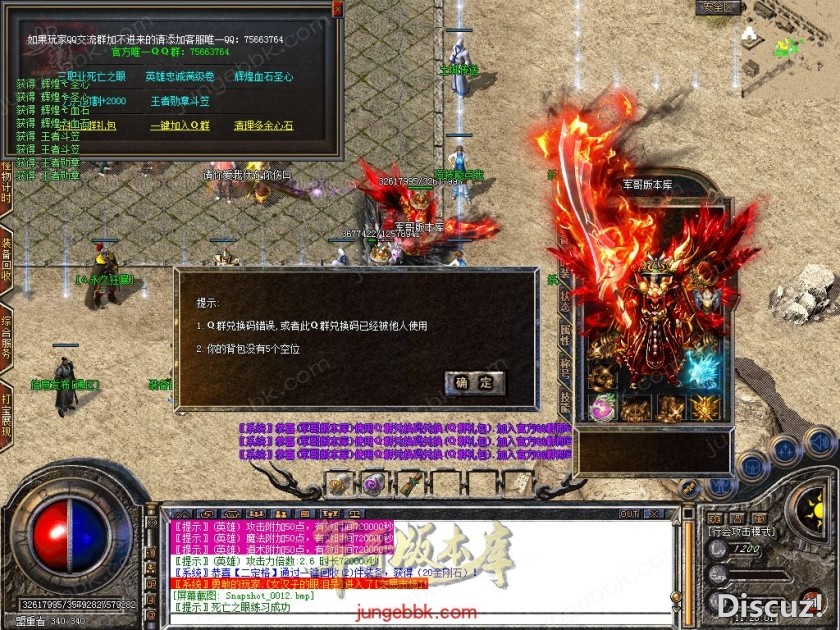The height and width of the screenshot is (630, 840).
Task: Choose the 清理多余心石 option
Action: point(263,126)
